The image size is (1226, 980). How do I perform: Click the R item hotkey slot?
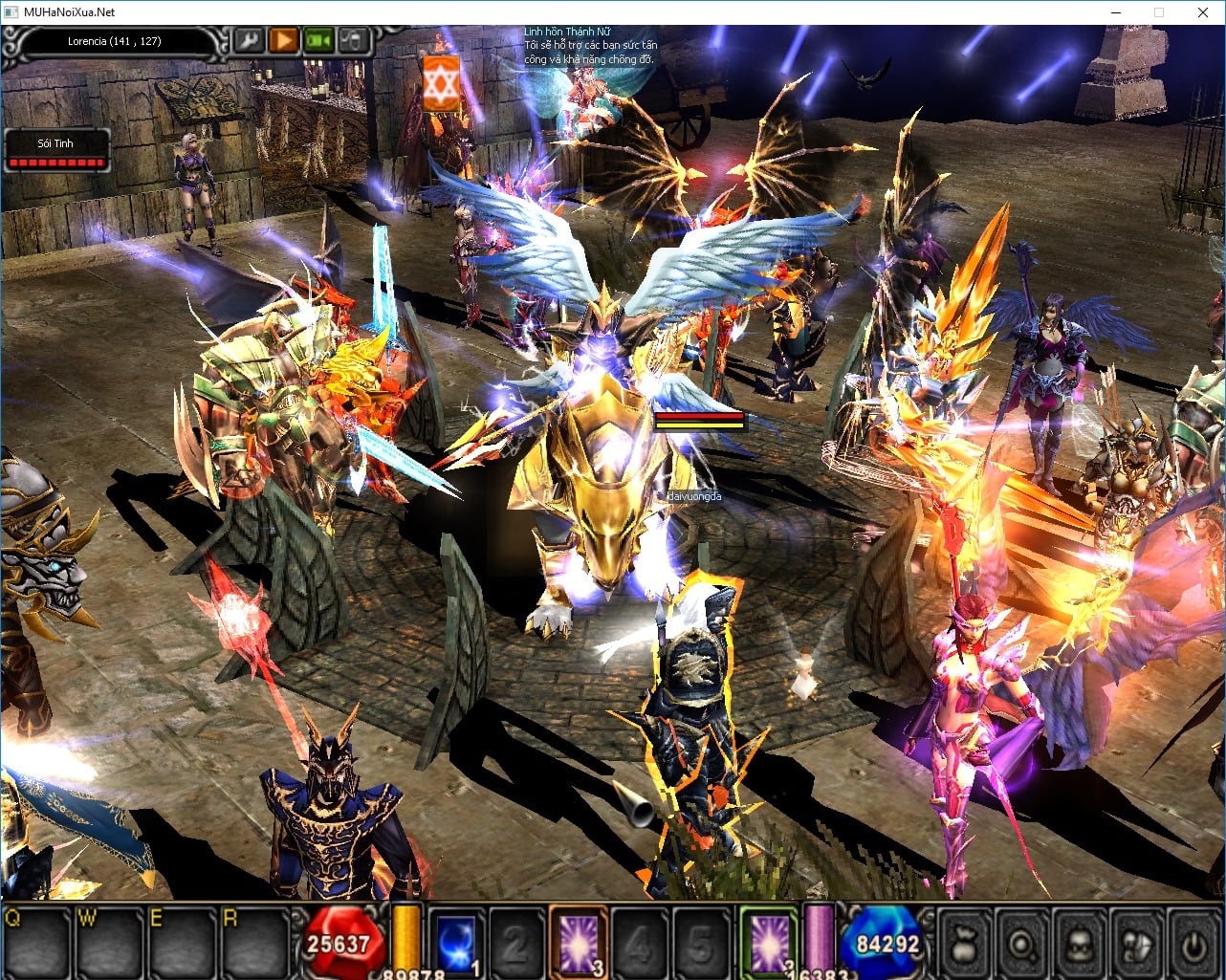253,942
